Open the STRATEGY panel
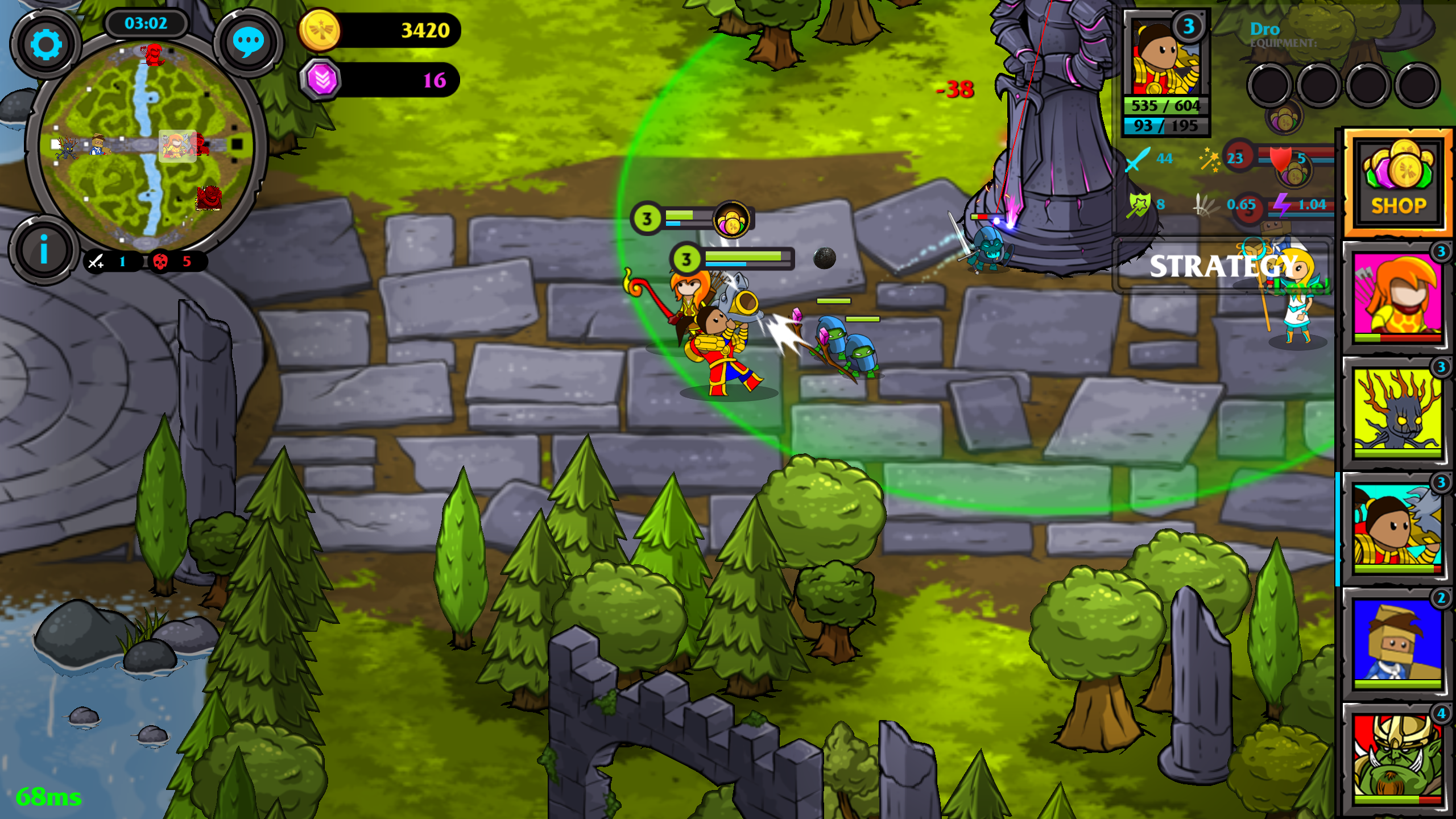The width and height of the screenshot is (1456, 819). [x=1223, y=266]
